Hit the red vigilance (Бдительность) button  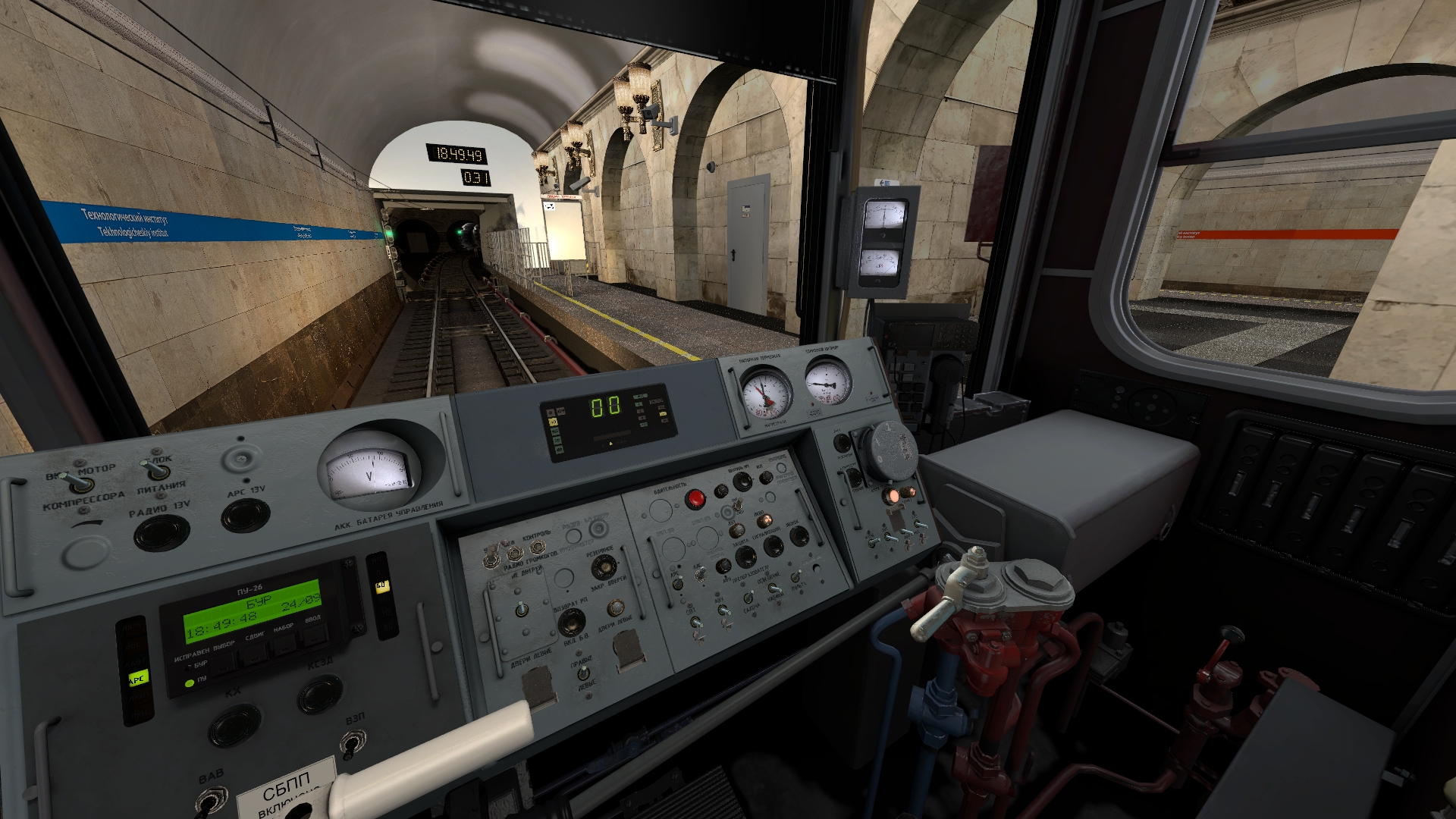(x=695, y=499)
